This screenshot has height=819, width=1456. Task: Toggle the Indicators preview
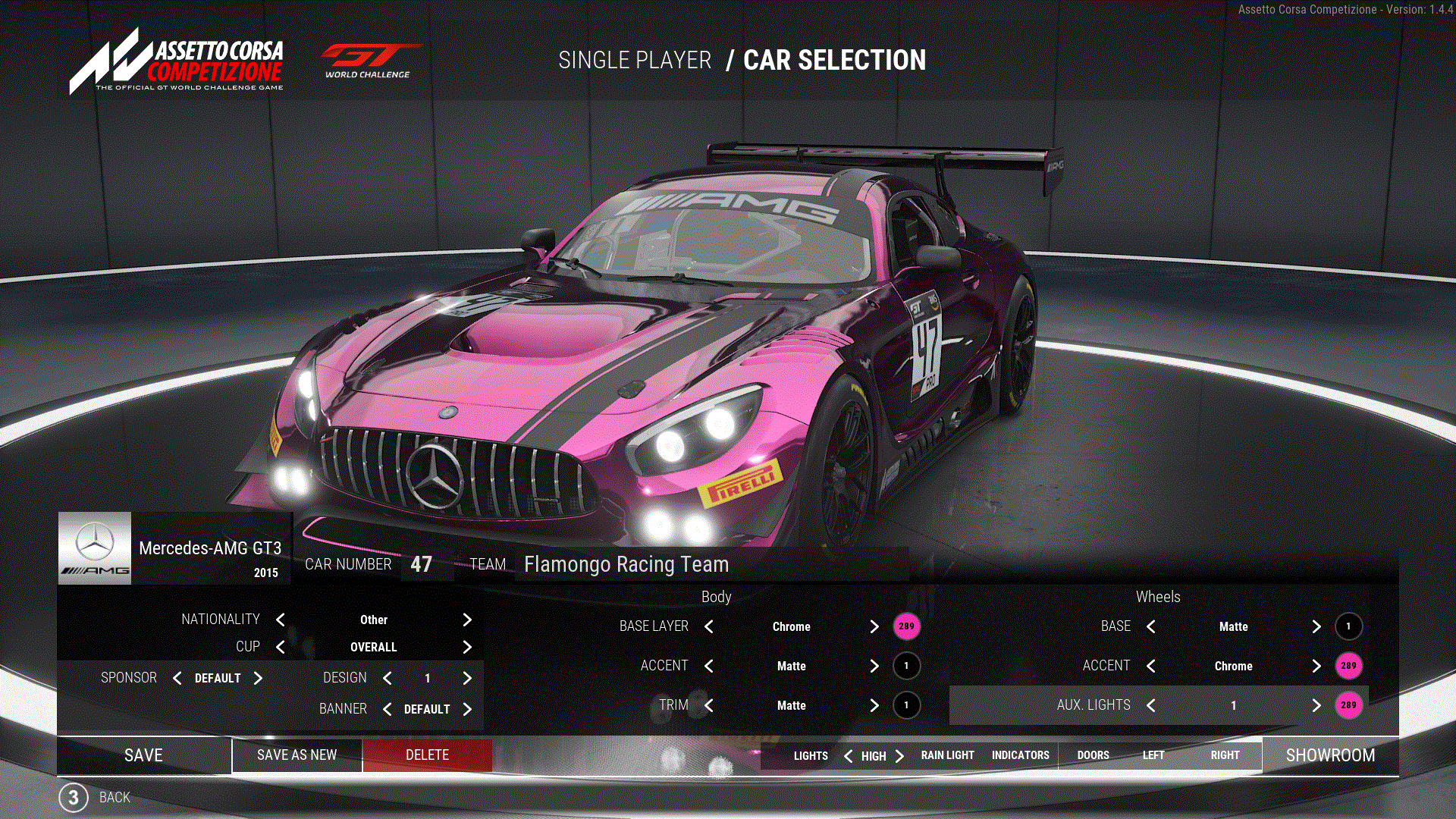[x=1020, y=755]
